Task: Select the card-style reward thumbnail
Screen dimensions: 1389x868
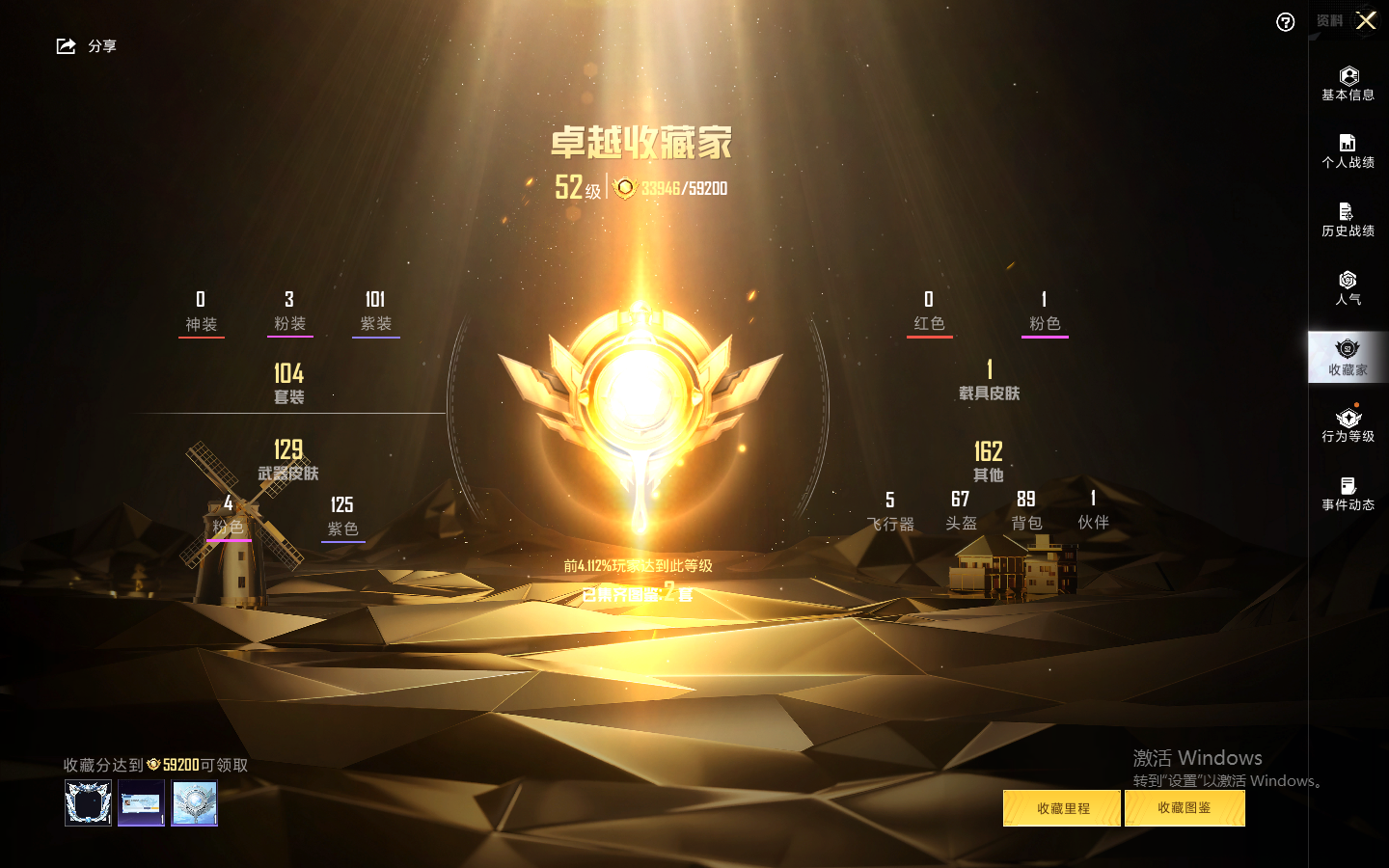Action: 141,802
